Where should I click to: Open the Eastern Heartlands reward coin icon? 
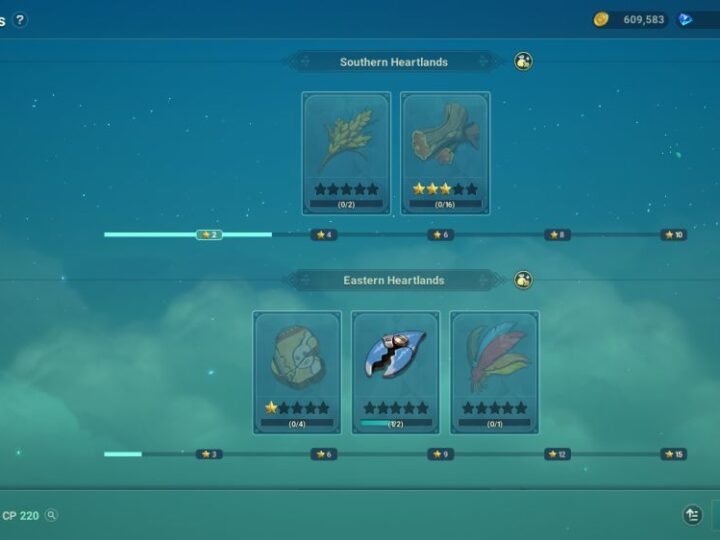click(523, 280)
